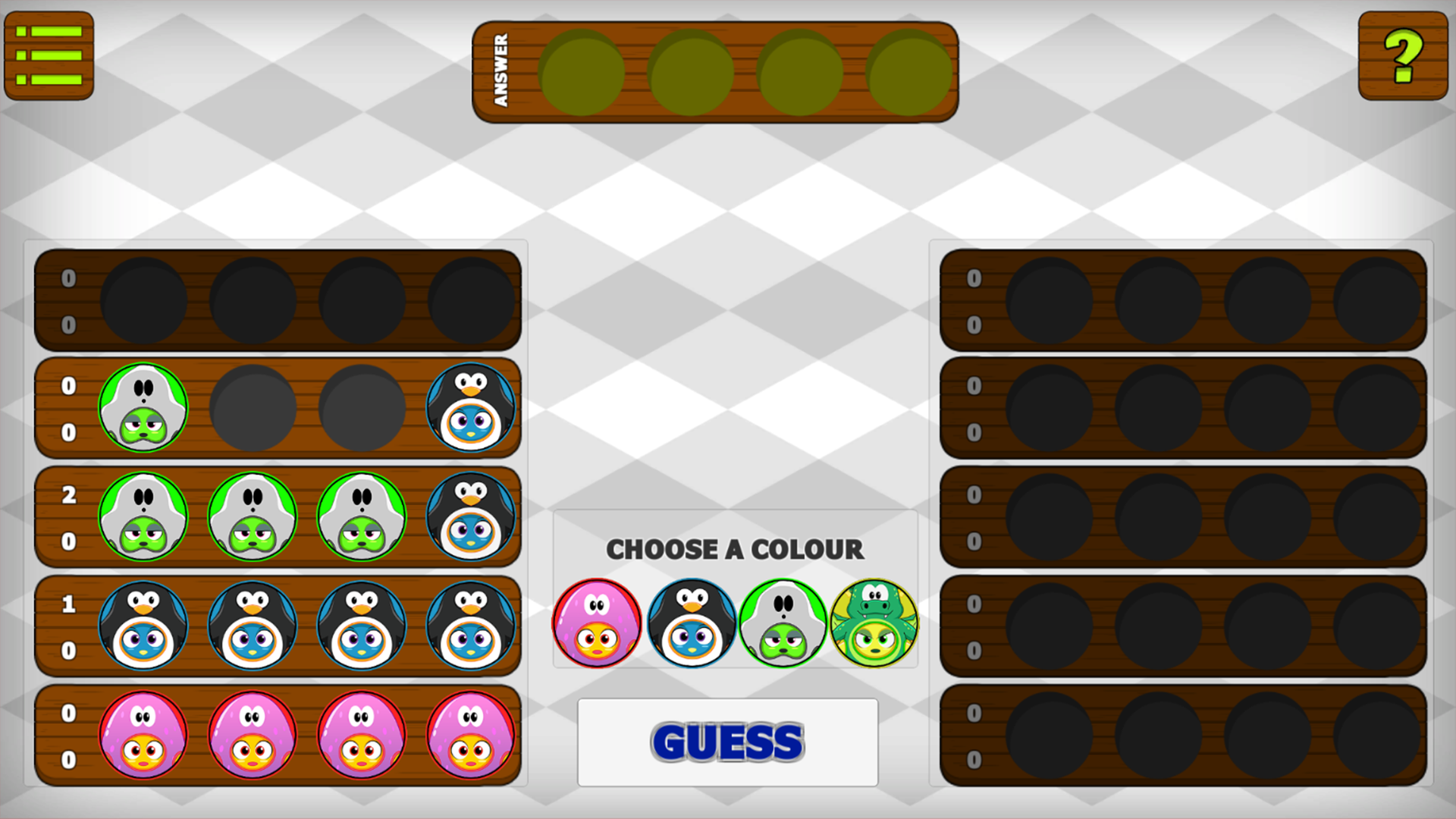
Task: Click the penguin peg ending the third row
Action: click(470, 516)
